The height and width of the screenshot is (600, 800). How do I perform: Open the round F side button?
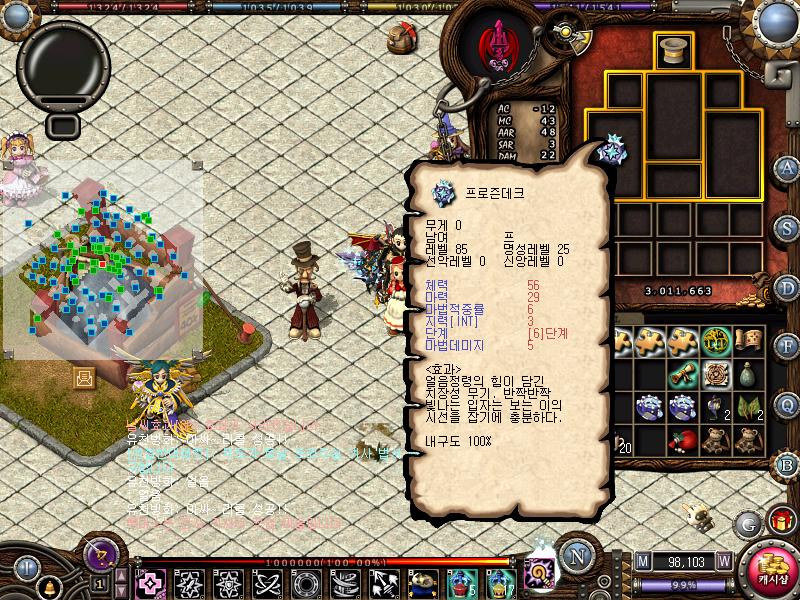787,345
